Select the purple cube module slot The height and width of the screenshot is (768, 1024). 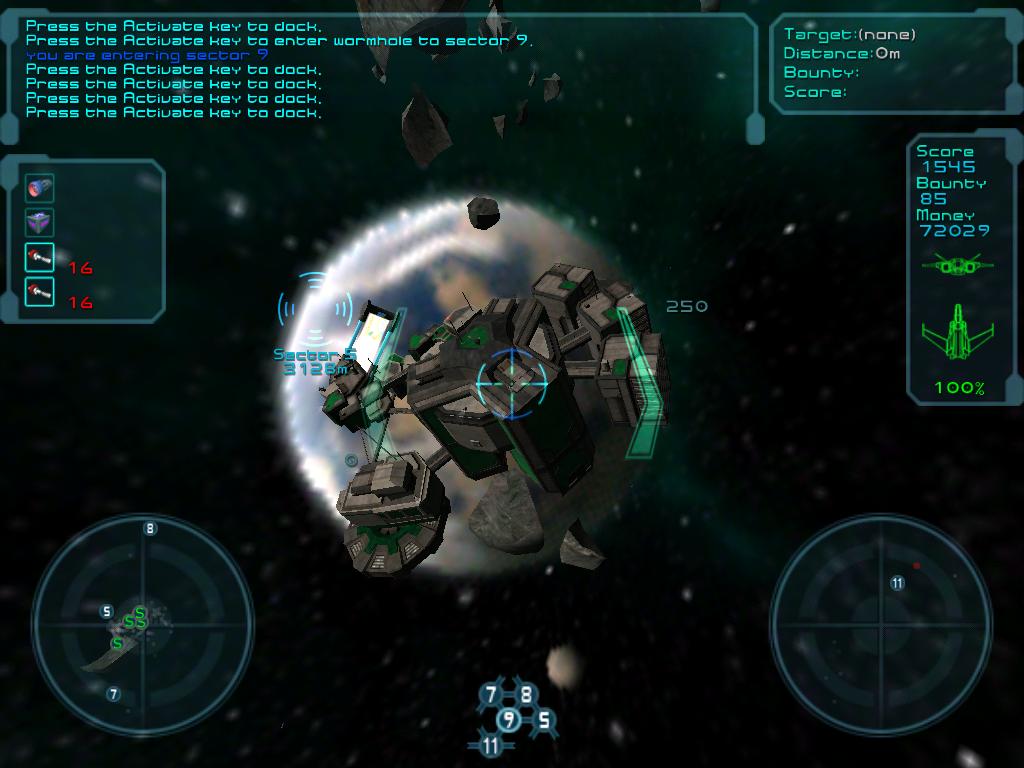(40, 223)
